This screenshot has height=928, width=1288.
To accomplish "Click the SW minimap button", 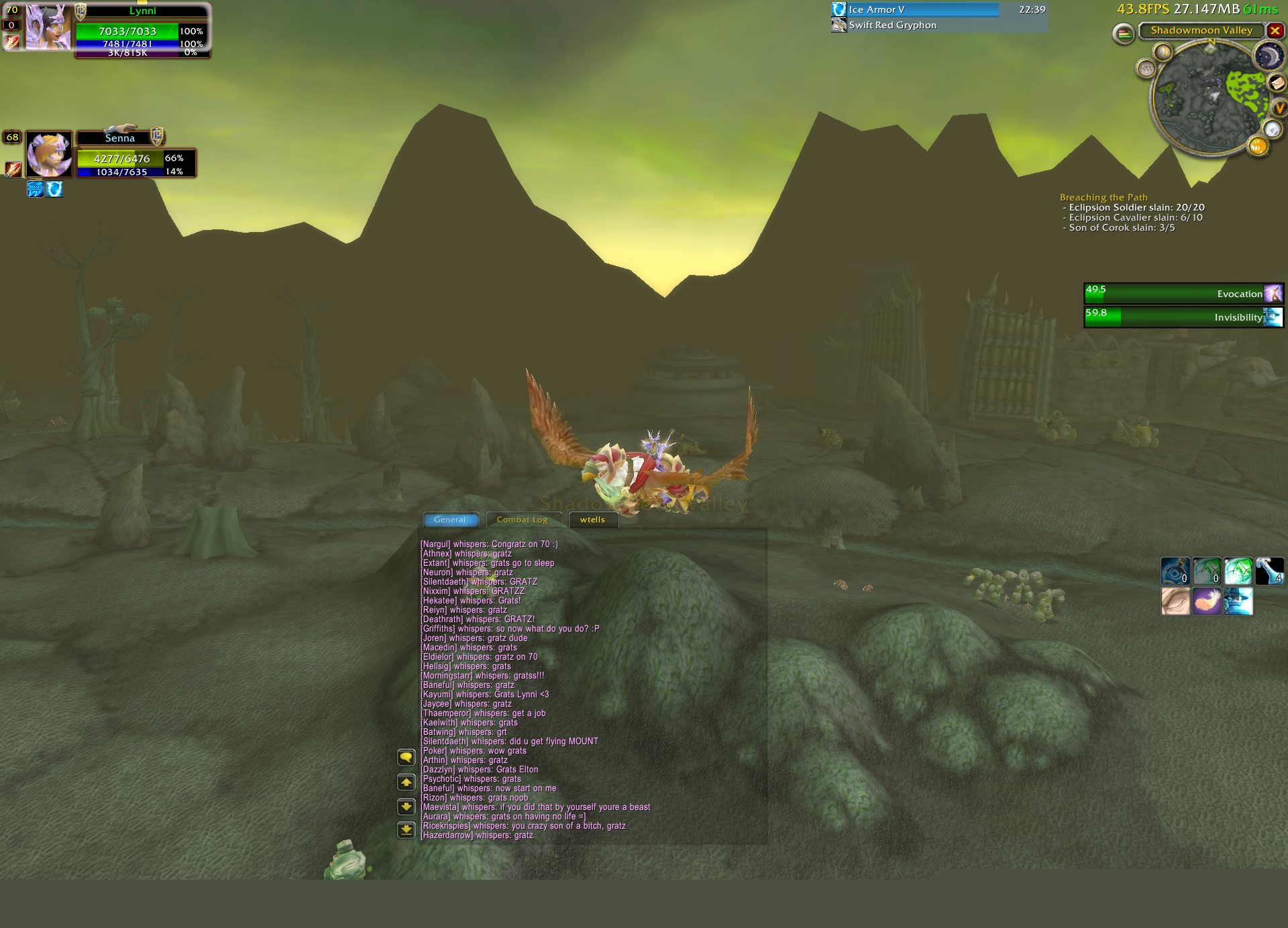I will 1146,68.
